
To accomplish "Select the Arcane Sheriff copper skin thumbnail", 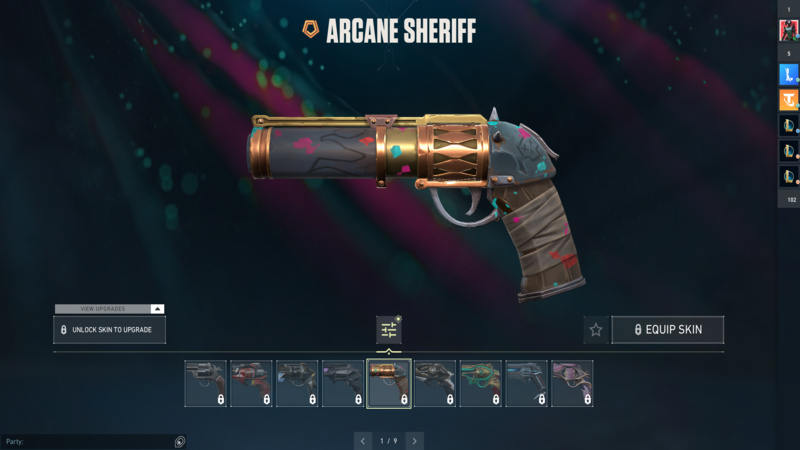I will 389,384.
